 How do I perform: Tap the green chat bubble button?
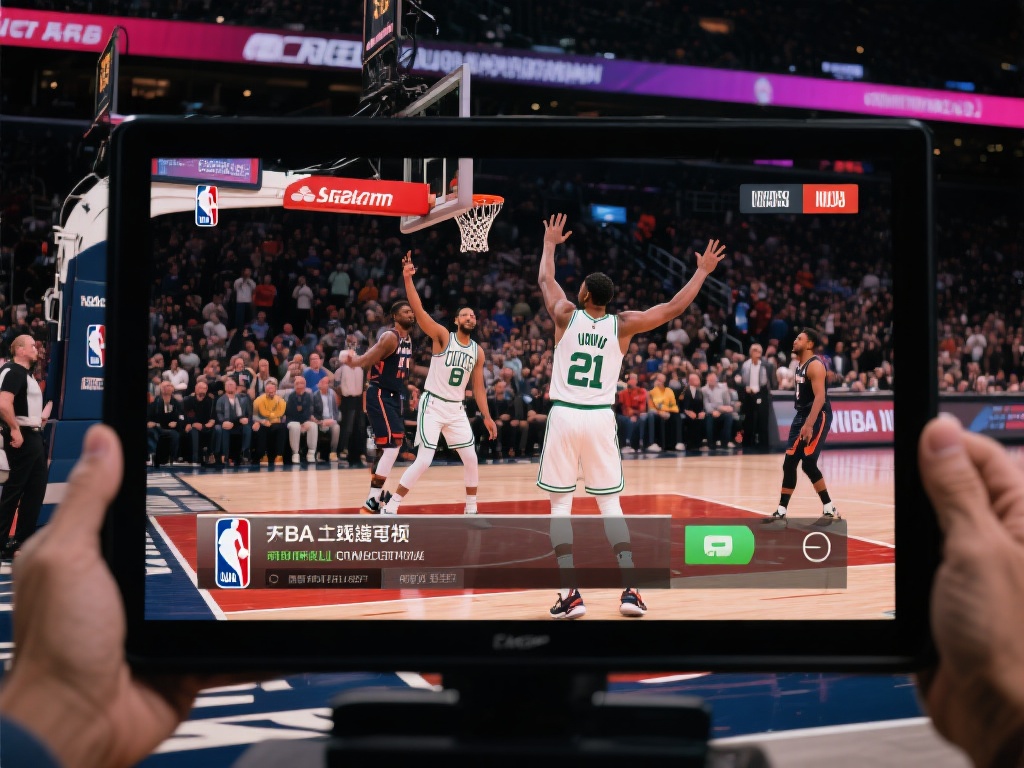pos(719,545)
